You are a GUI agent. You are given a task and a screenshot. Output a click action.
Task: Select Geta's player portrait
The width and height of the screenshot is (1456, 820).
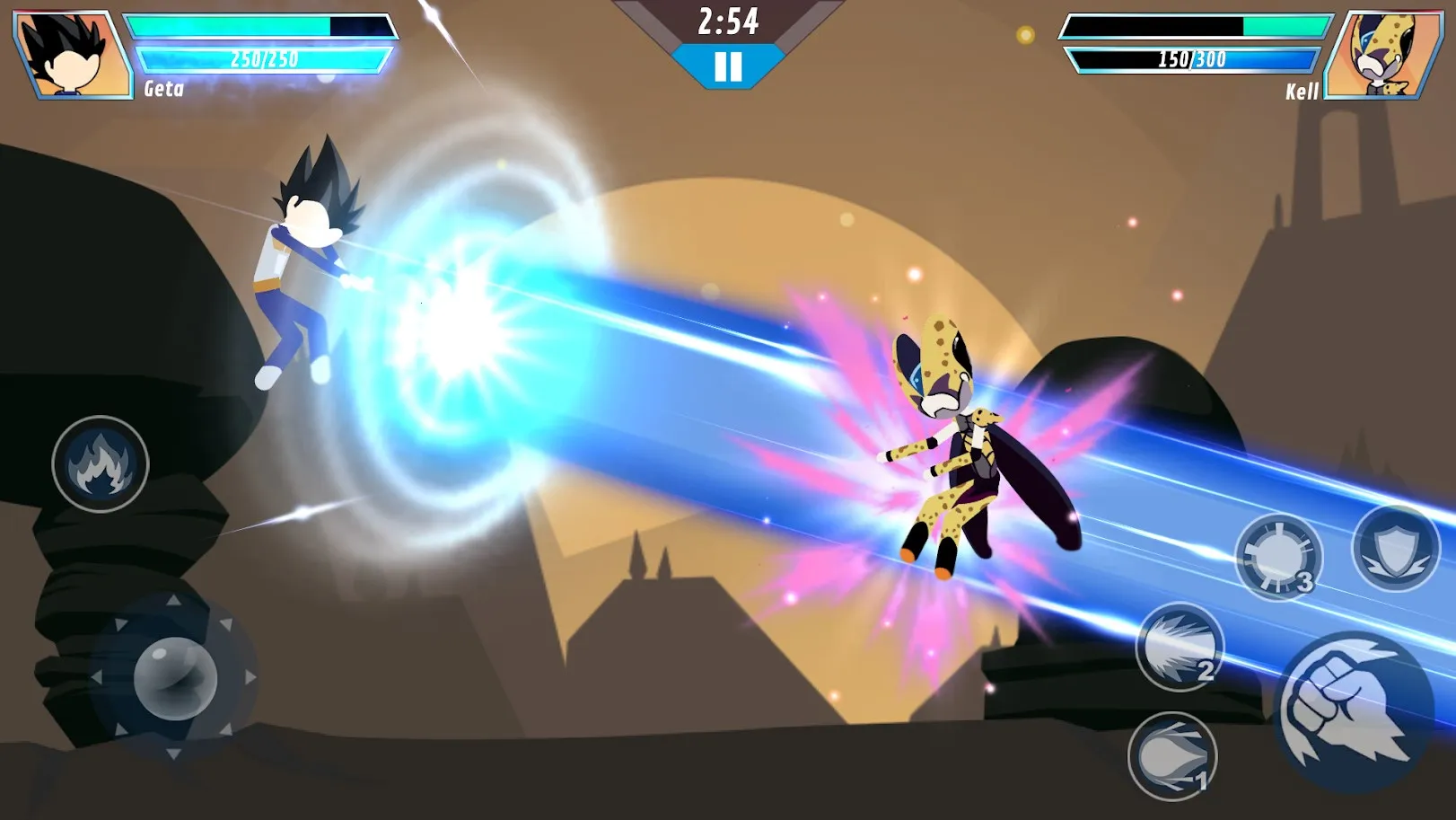click(74, 54)
